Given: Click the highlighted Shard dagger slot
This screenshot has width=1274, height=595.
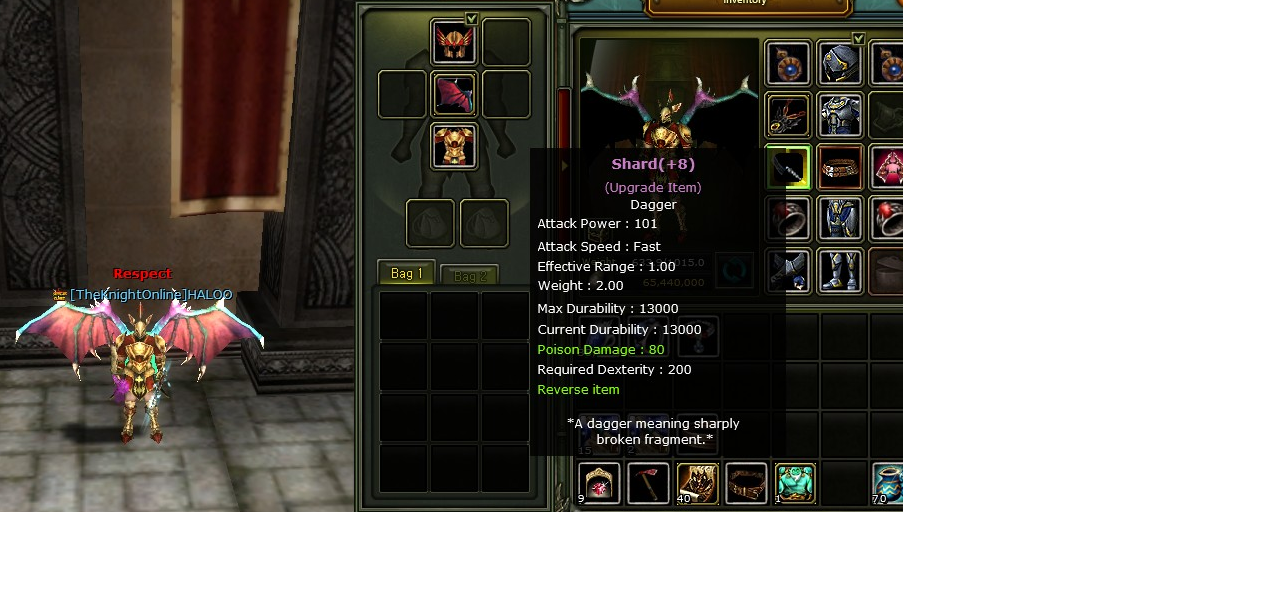Looking at the screenshot, I should click(788, 167).
